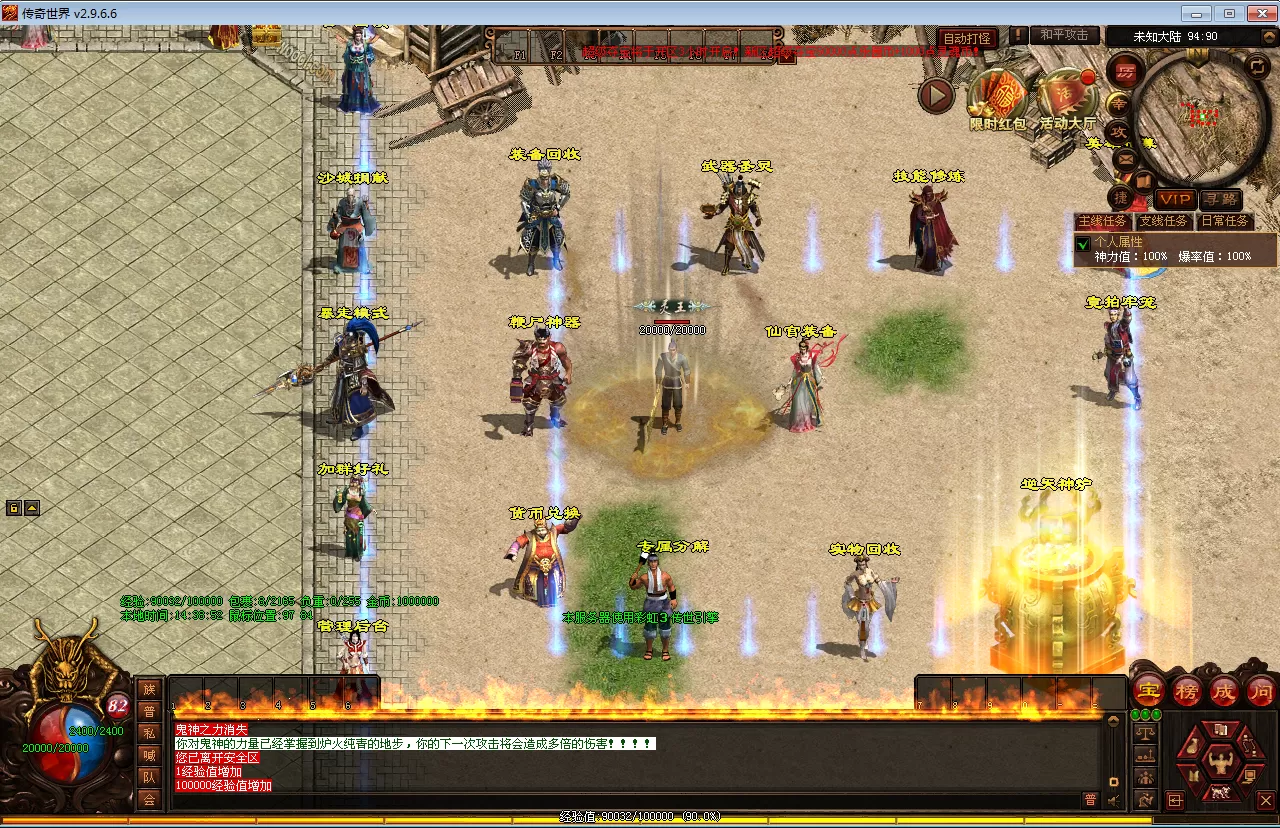Image resolution: width=1280 pixels, height=828 pixels.
Task: Open the mail envelope icon
Action: (x=1126, y=158)
